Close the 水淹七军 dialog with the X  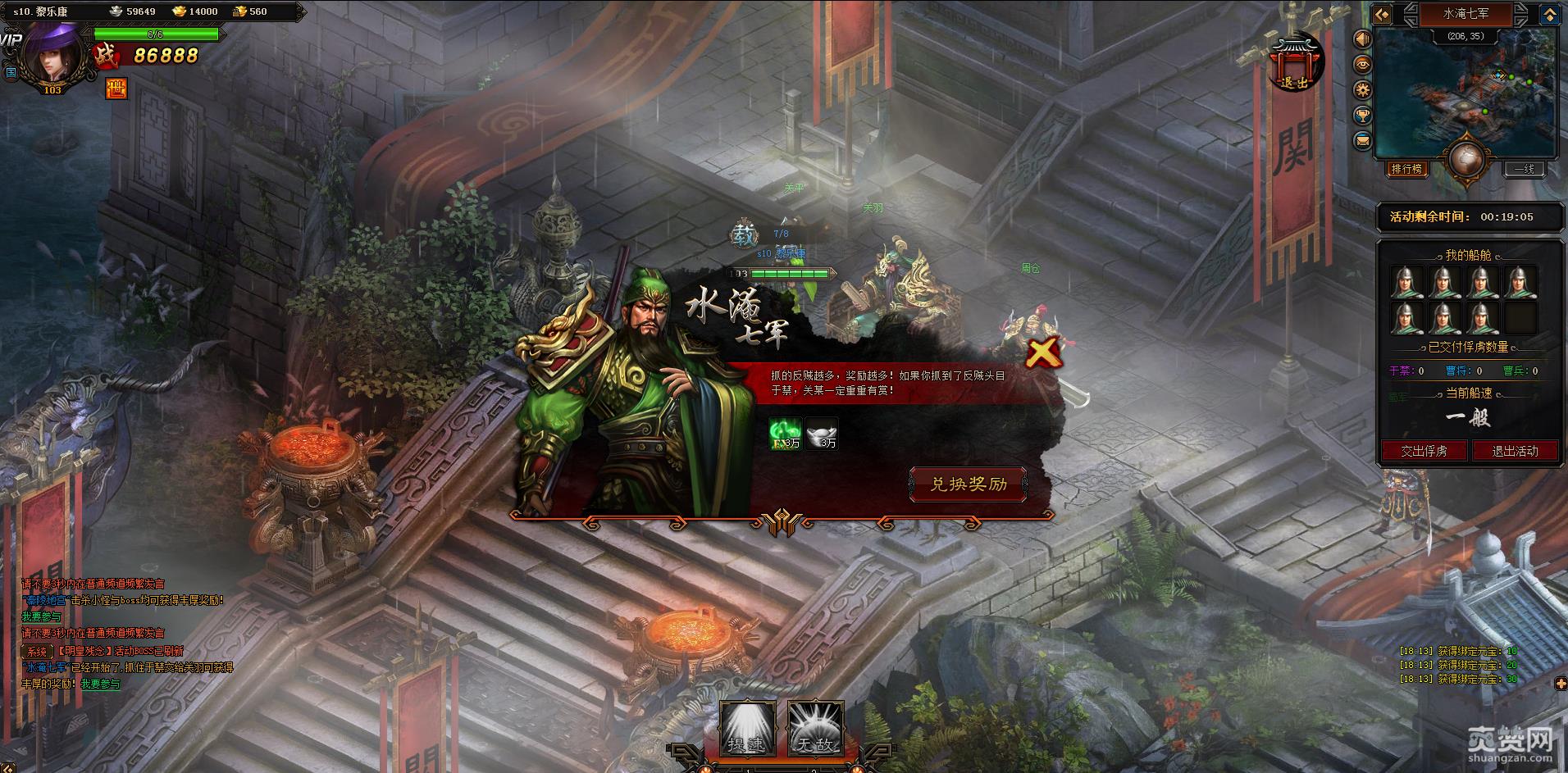click(x=1042, y=354)
